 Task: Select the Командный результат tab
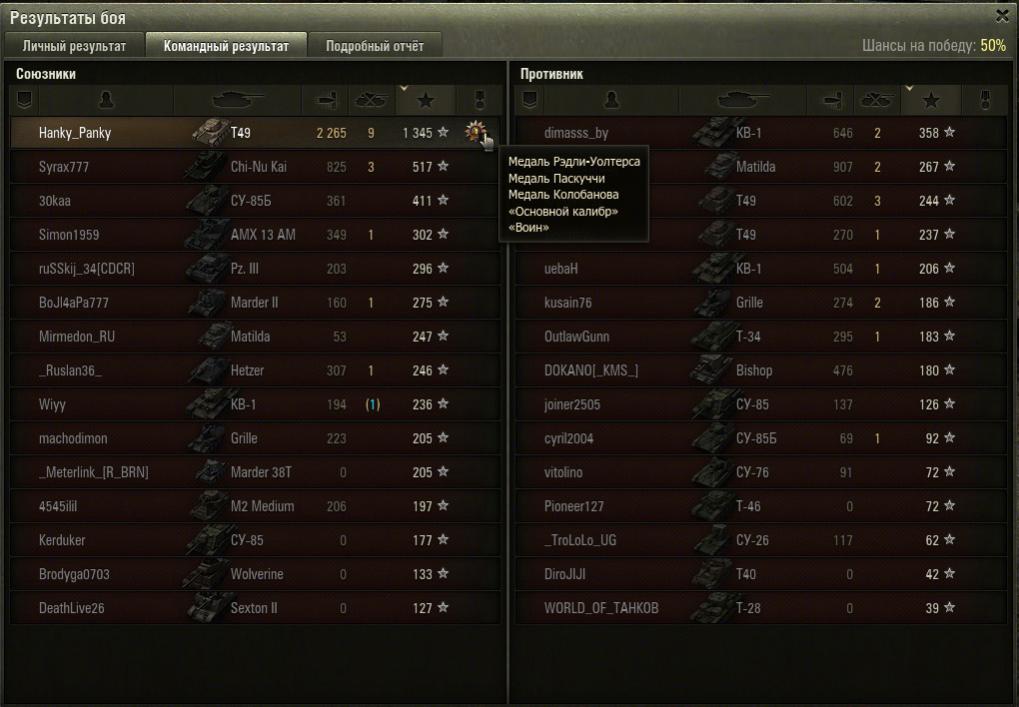226,46
